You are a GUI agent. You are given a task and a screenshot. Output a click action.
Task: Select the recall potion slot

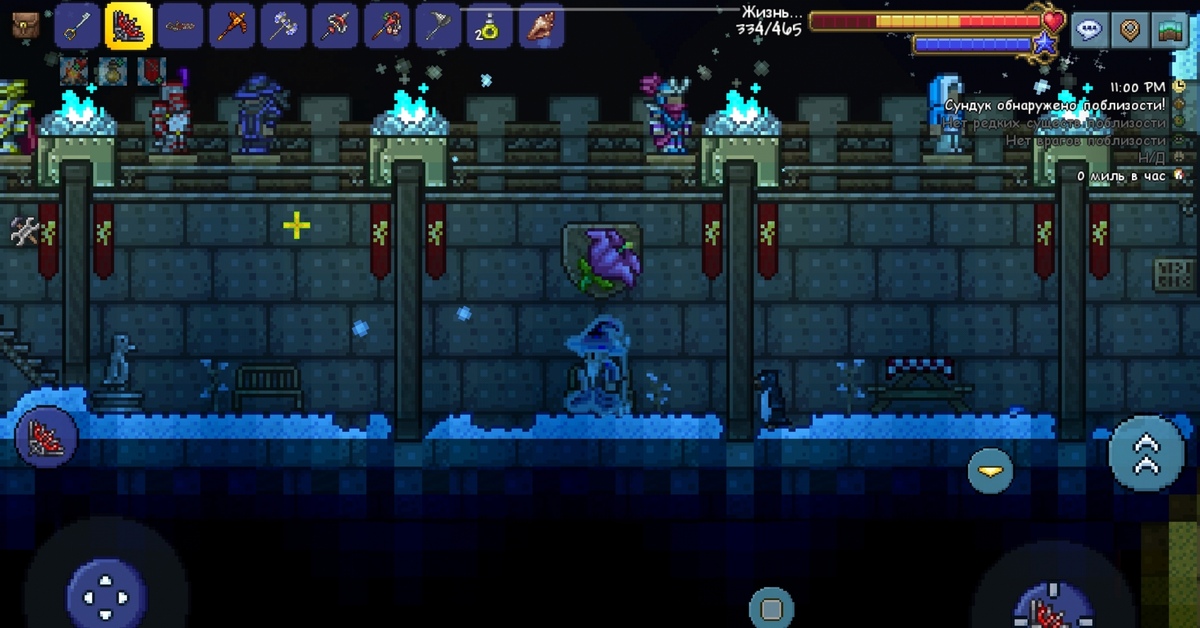[x=490, y=26]
